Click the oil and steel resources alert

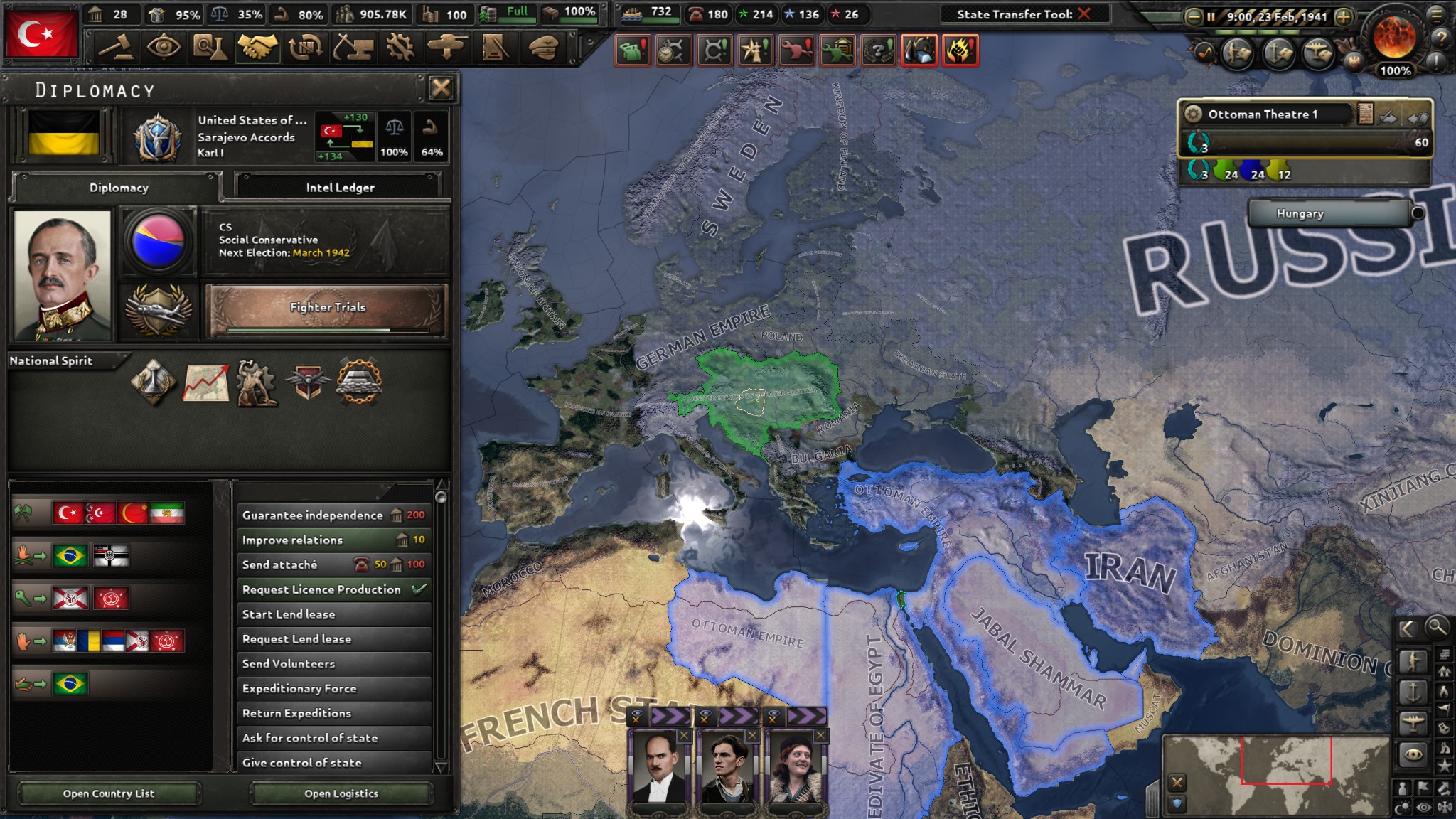click(921, 50)
